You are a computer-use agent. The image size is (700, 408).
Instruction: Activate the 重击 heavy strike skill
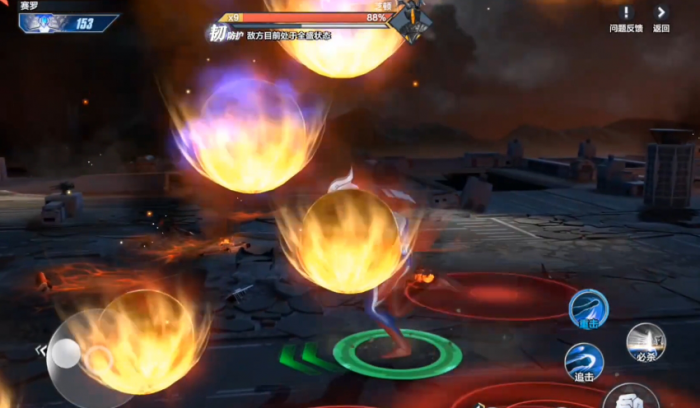pos(588,308)
